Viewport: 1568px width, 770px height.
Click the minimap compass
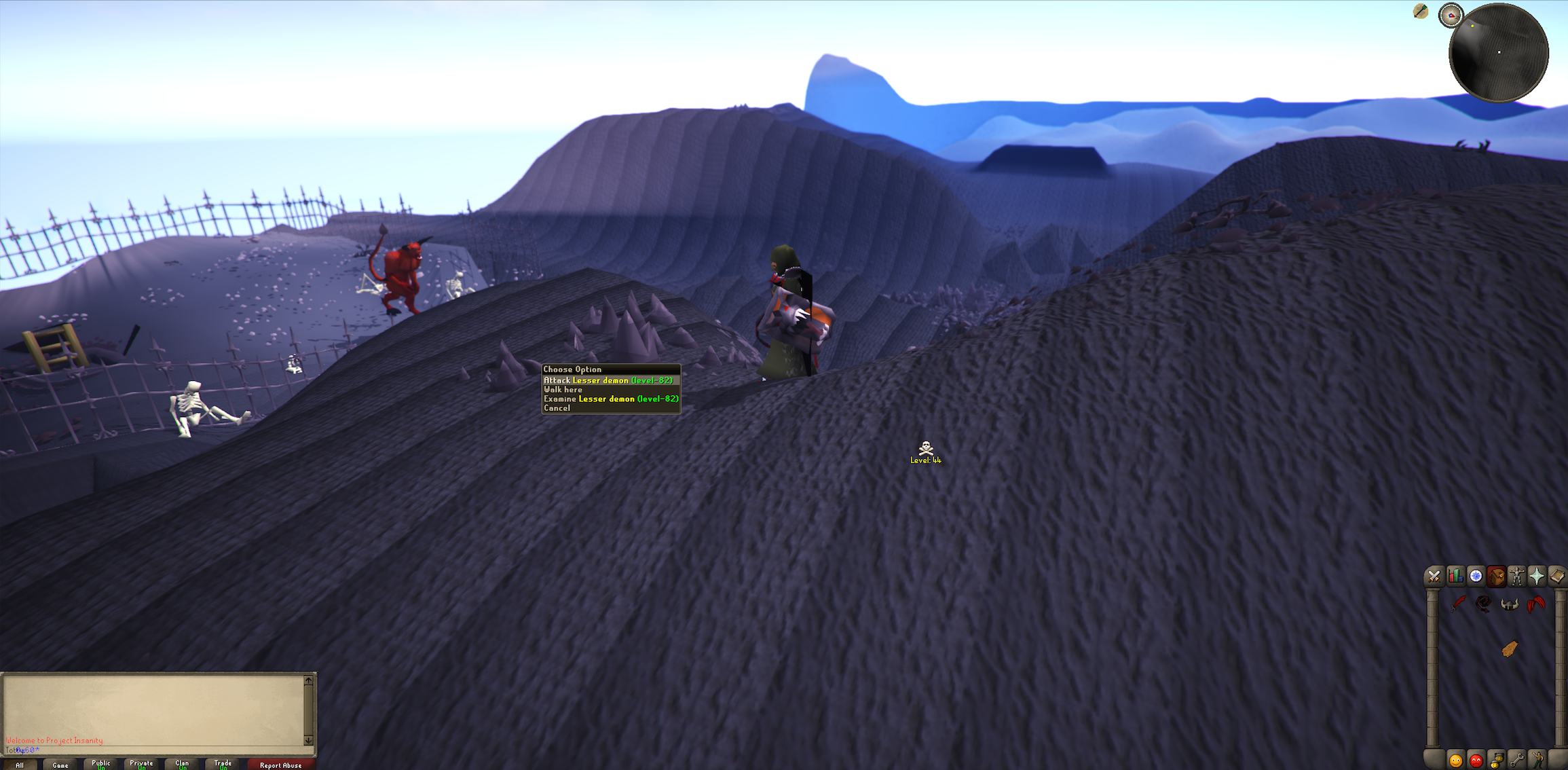click(1451, 15)
